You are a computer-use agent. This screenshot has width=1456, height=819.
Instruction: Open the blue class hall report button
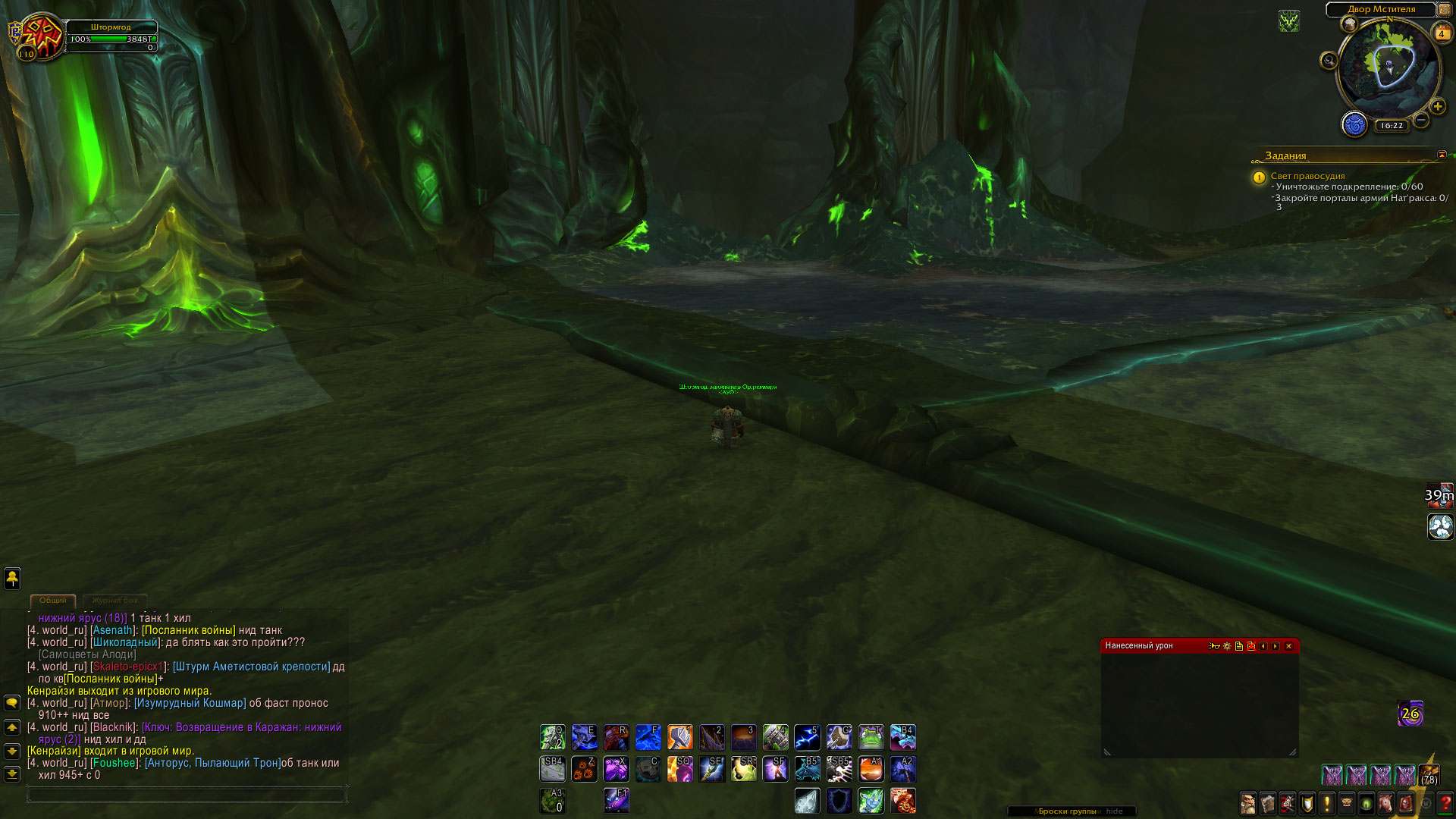[x=1354, y=124]
